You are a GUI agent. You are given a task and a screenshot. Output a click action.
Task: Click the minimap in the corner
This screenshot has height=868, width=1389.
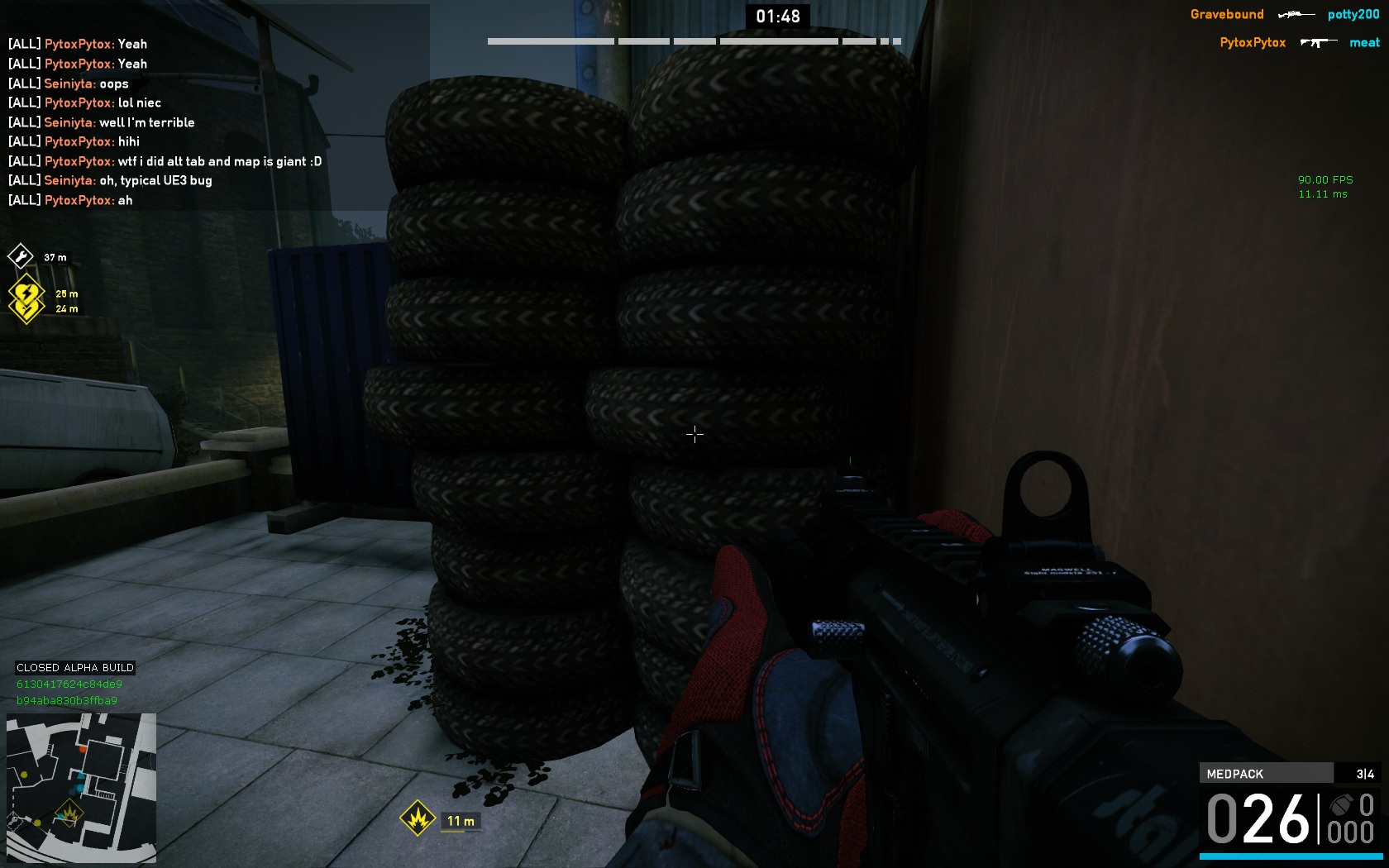click(81, 788)
